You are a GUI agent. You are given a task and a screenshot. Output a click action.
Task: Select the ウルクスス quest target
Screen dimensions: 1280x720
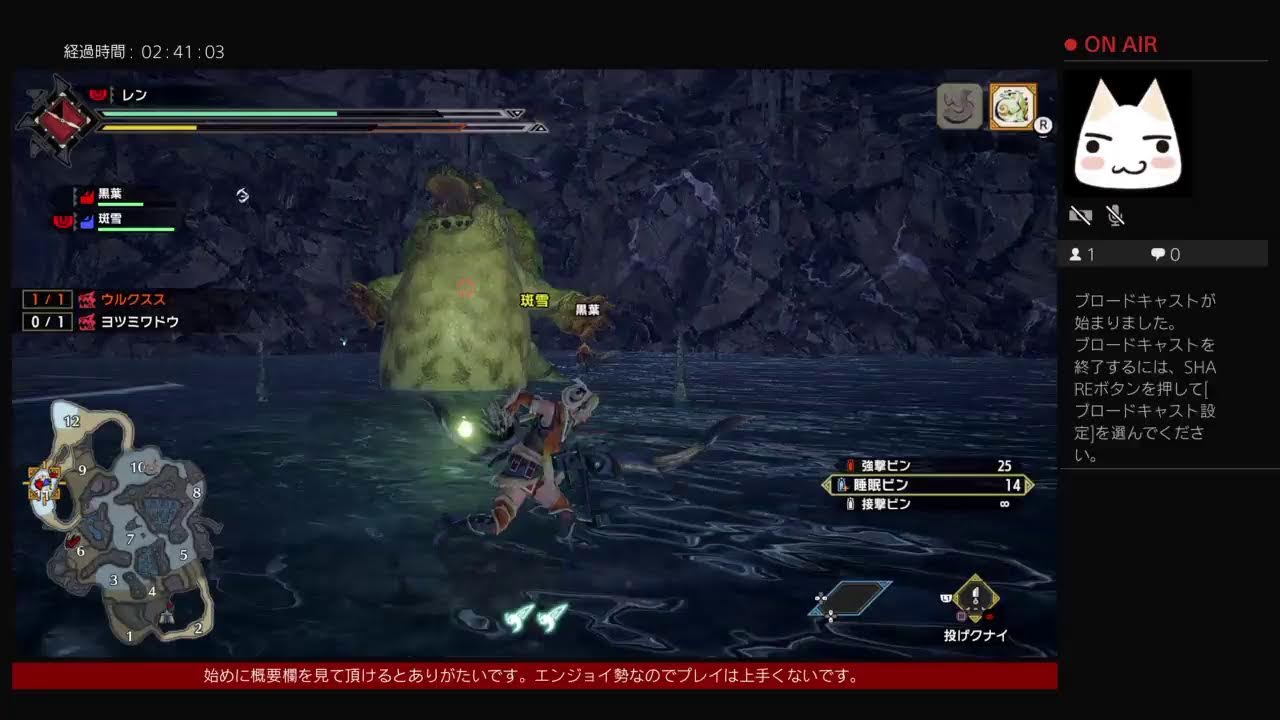[x=132, y=299]
